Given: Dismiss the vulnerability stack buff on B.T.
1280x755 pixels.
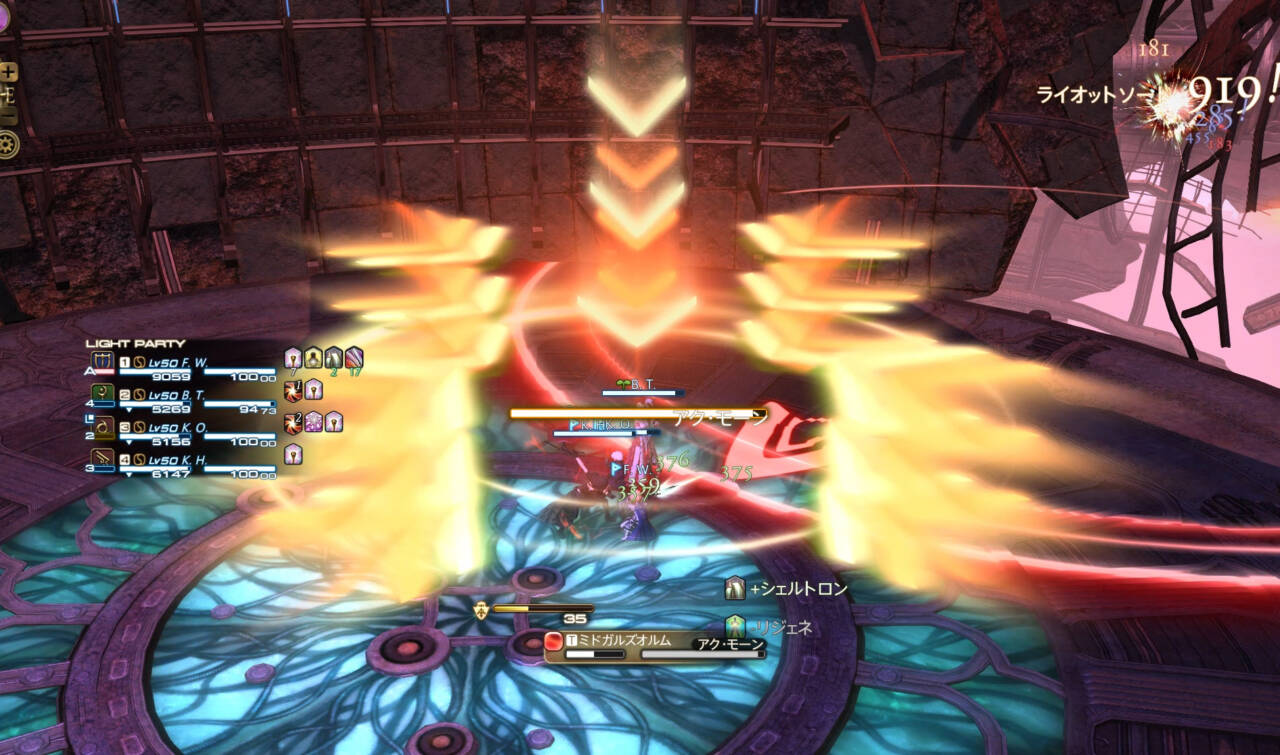Looking at the screenshot, I should pyautogui.click(x=291, y=392).
